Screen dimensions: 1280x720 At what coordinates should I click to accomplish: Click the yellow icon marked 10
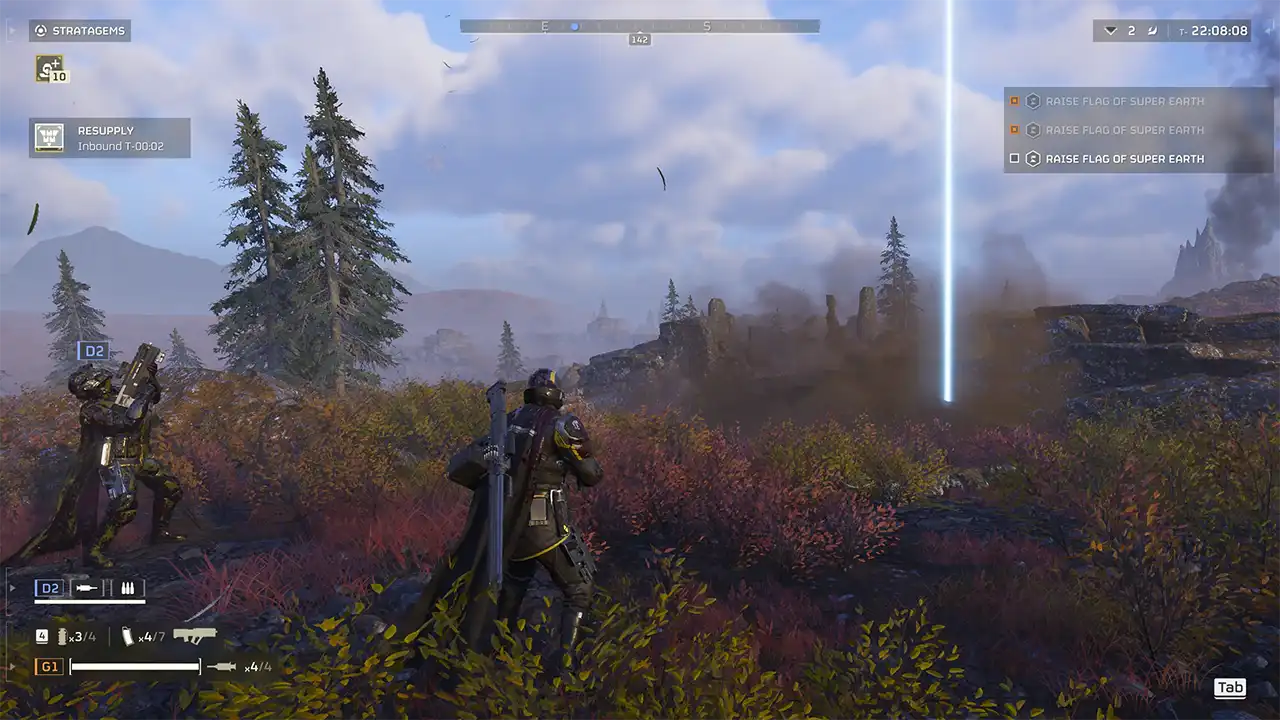50,68
